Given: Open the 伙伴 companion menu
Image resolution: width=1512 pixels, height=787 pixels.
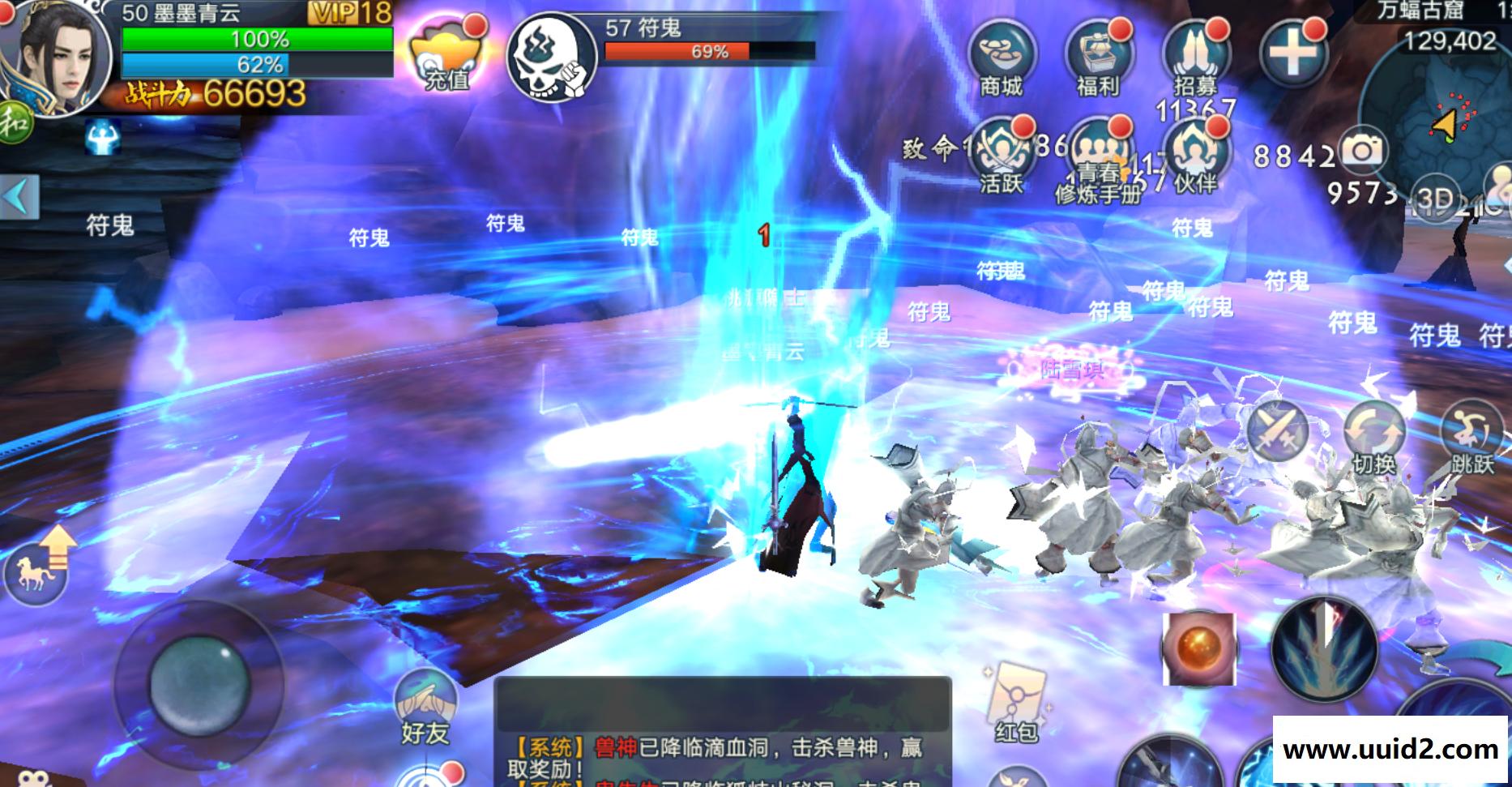Looking at the screenshot, I should (x=1195, y=156).
